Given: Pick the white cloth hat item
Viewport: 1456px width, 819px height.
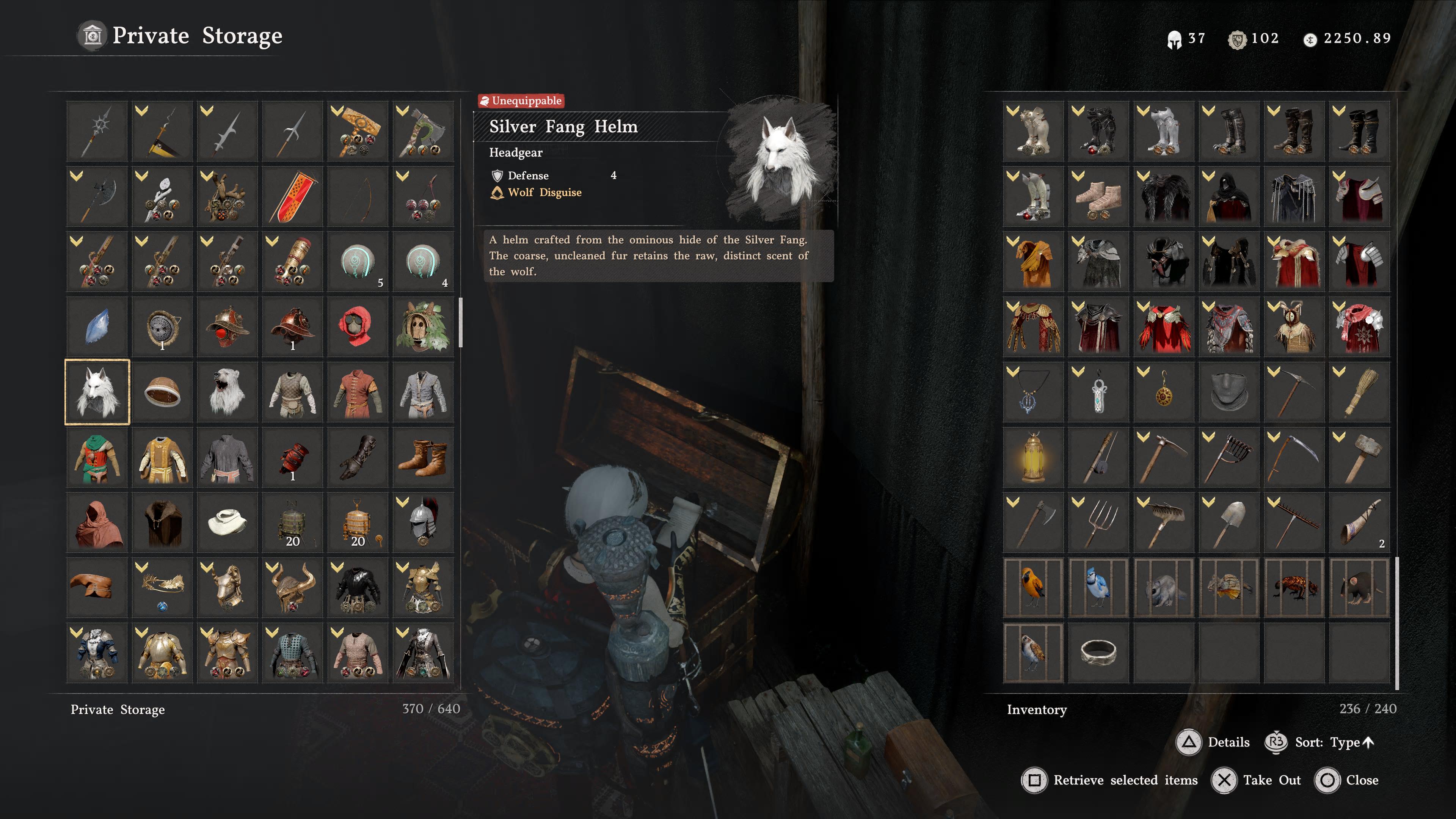Looking at the screenshot, I should [227, 522].
